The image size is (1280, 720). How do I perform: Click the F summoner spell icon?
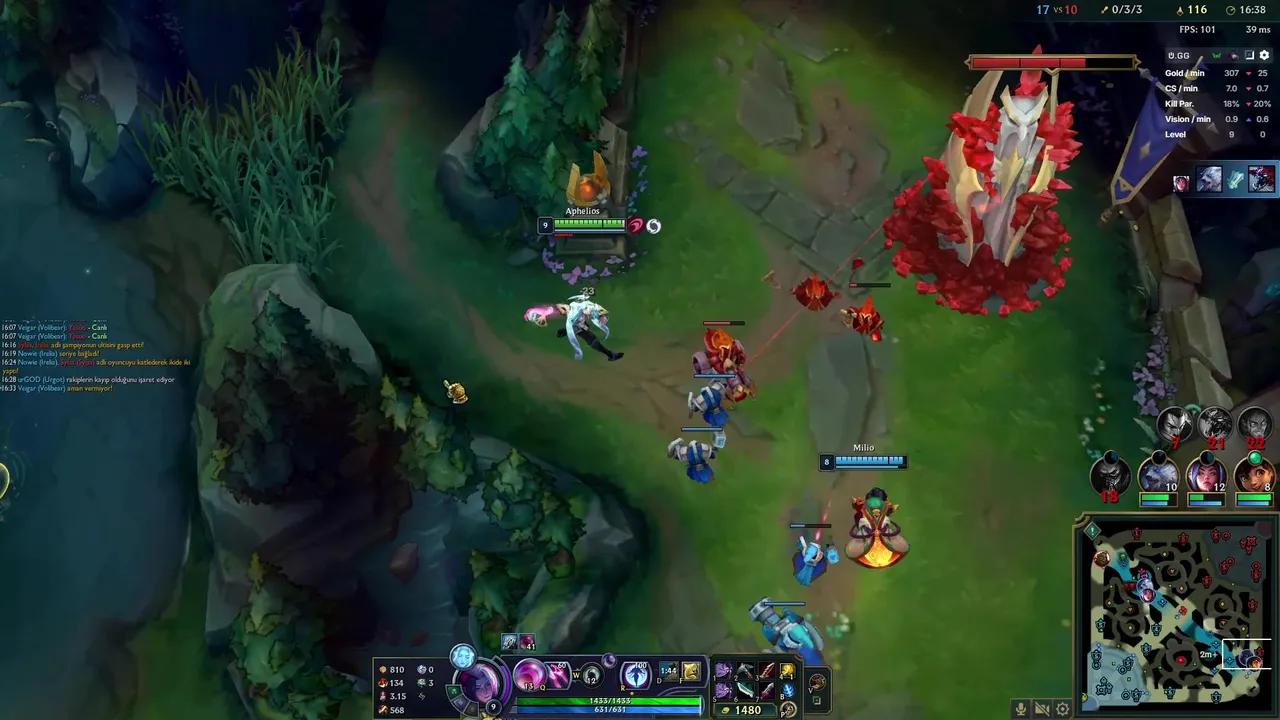tap(691, 671)
